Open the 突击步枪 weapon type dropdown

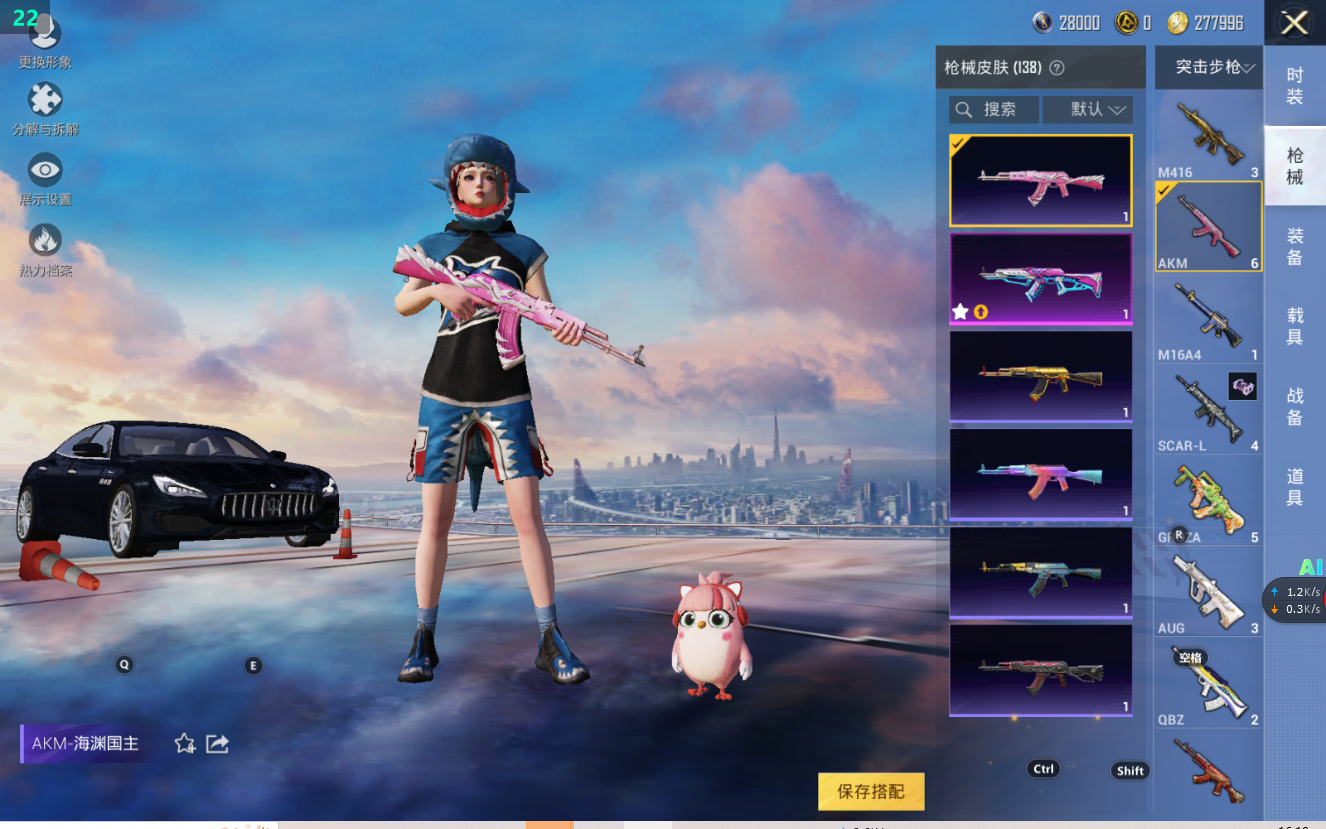coord(1208,68)
